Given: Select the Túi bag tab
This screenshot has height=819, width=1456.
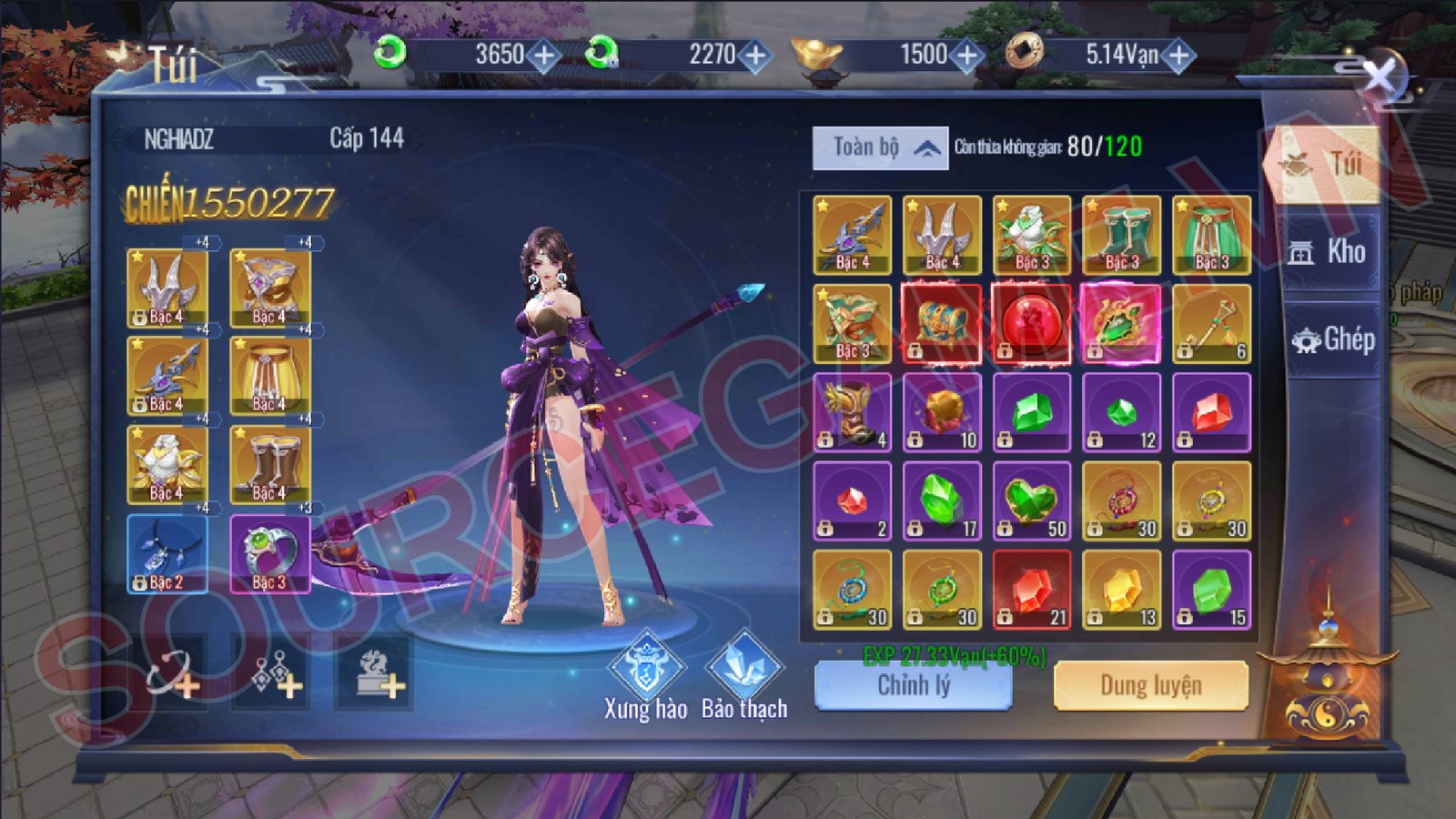Looking at the screenshot, I should point(1327,165).
